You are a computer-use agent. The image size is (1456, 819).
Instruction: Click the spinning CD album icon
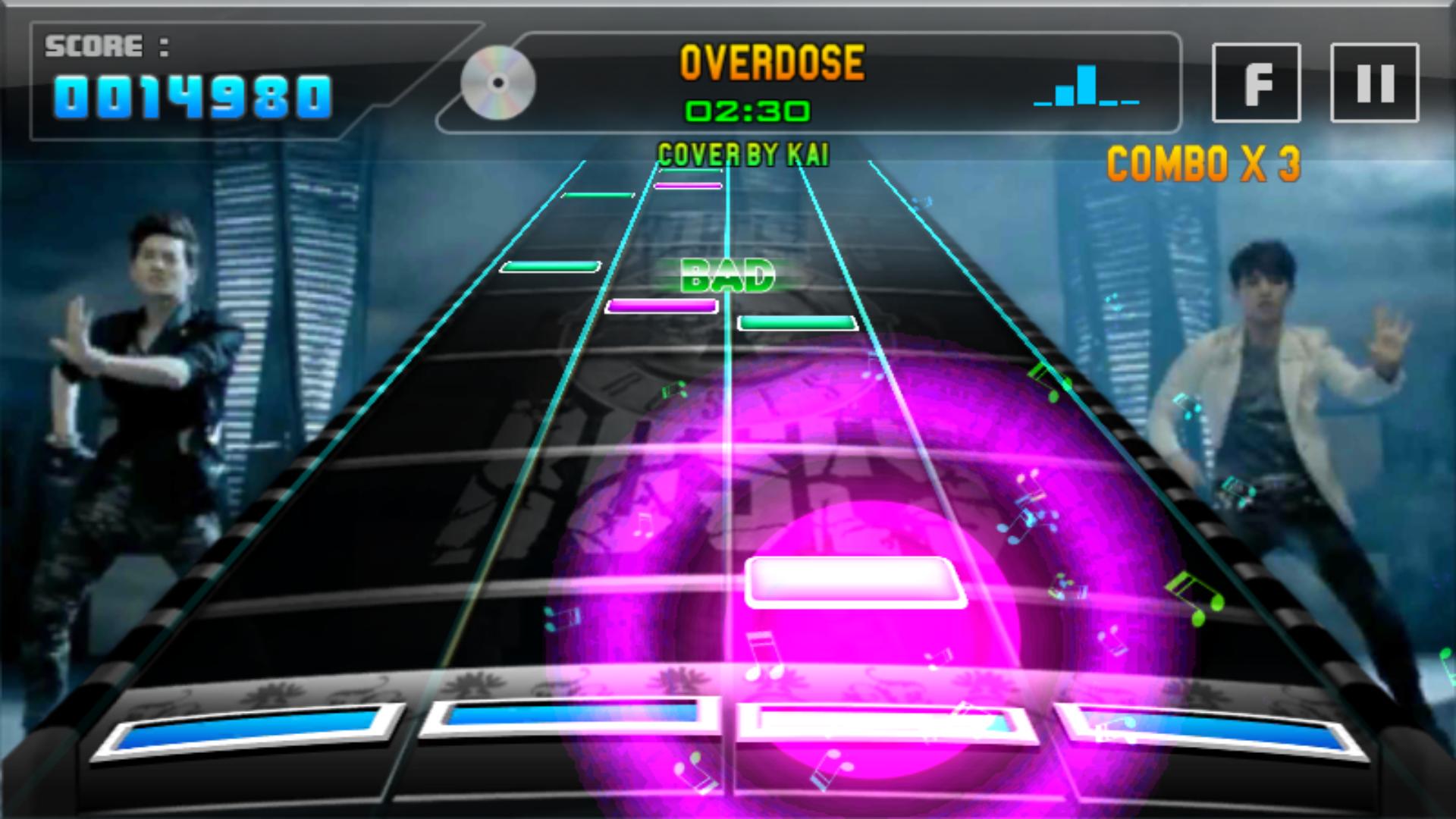click(x=497, y=83)
